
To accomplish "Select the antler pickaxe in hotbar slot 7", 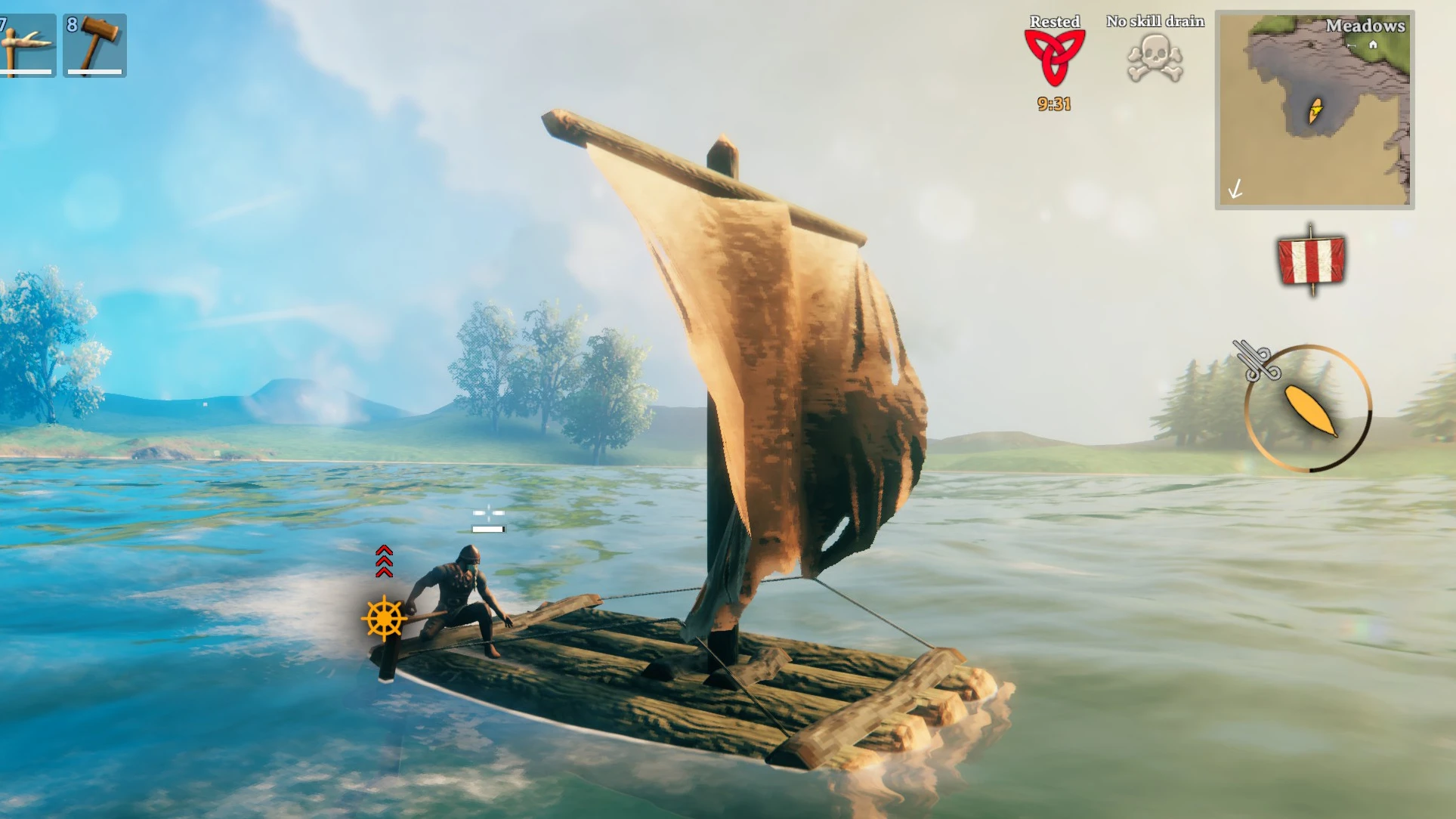I will (28, 44).
